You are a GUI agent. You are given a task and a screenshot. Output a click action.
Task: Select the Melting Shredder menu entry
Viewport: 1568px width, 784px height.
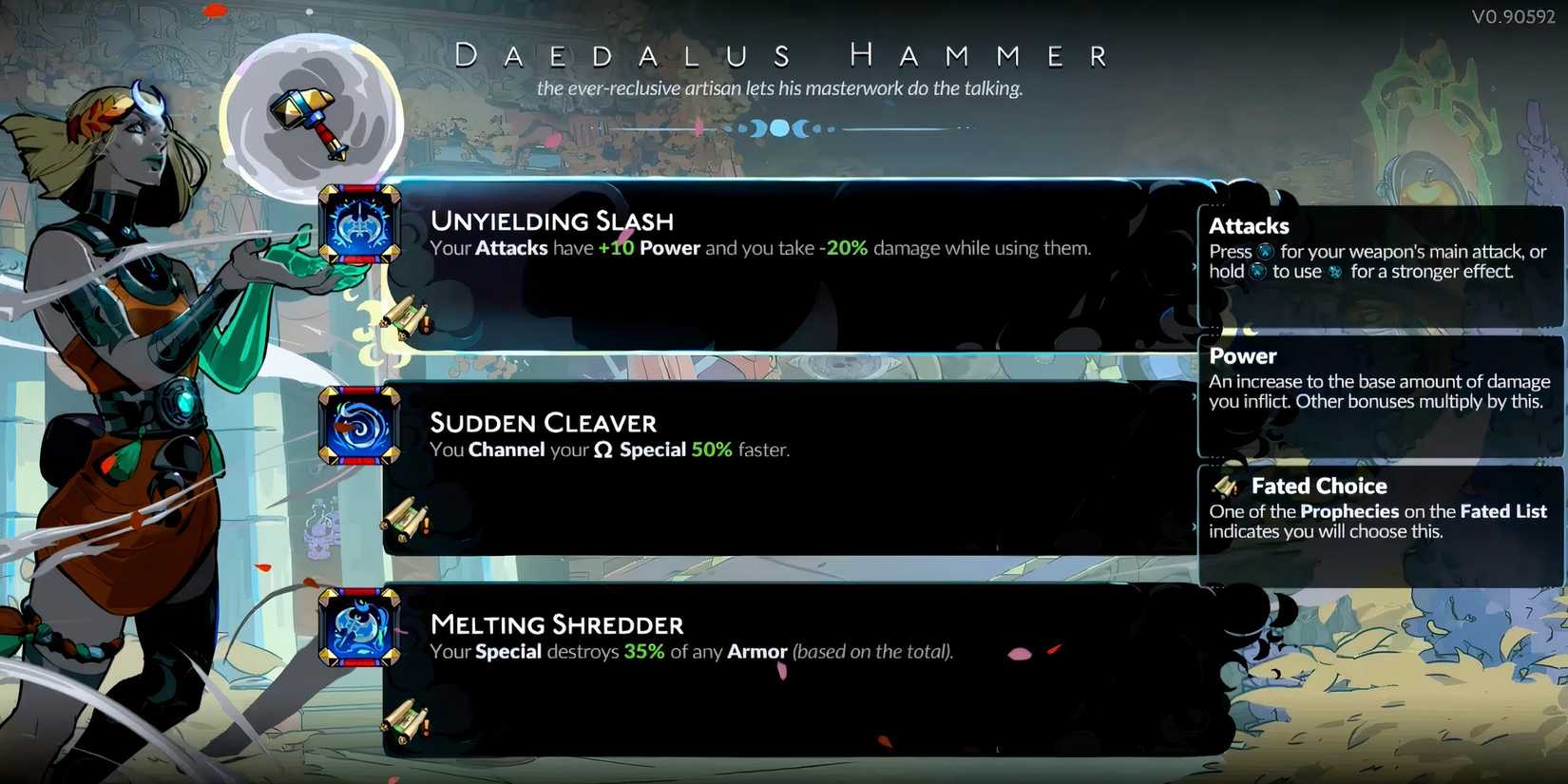[x=556, y=624]
